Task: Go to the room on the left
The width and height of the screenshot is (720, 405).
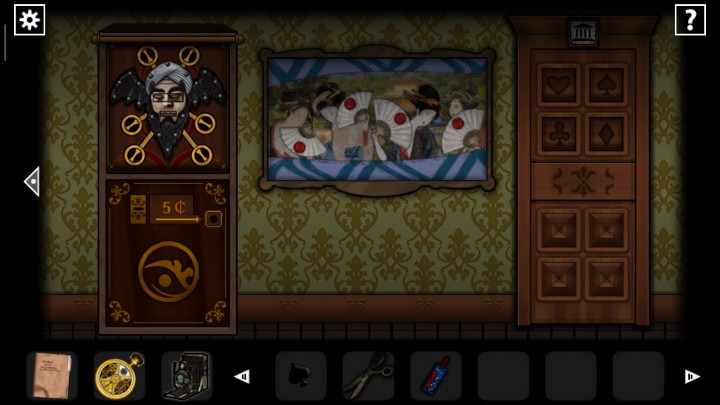Action: [x=32, y=181]
